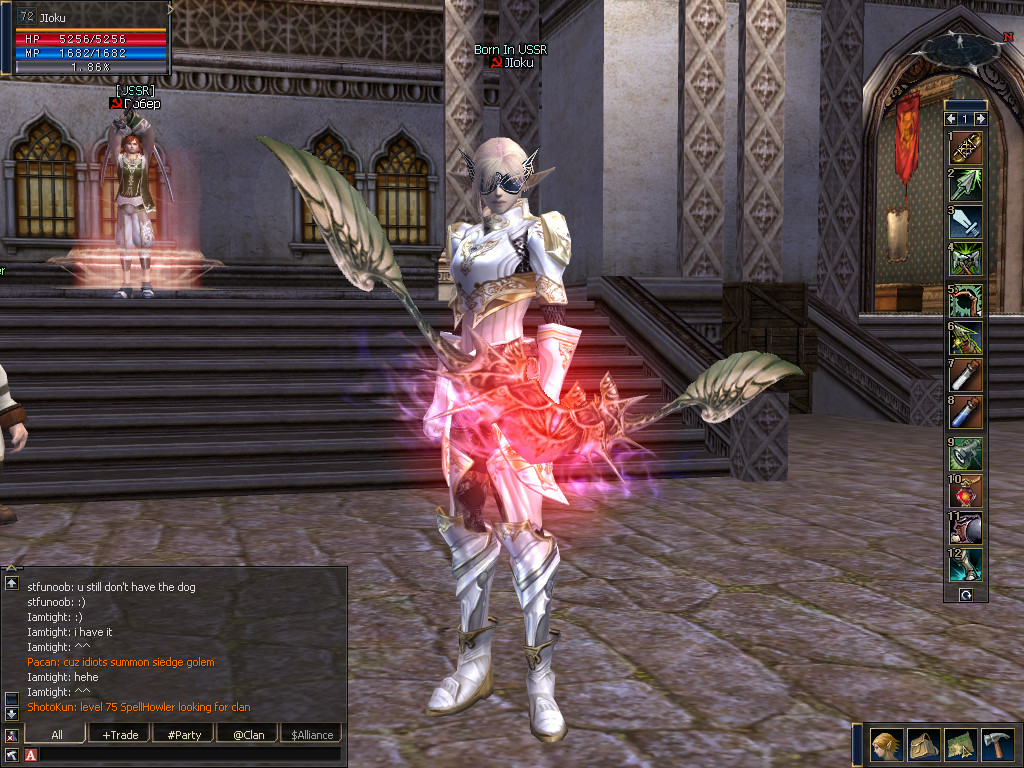Open the hammer system menu icon
The width and height of the screenshot is (1024, 768).
997,744
